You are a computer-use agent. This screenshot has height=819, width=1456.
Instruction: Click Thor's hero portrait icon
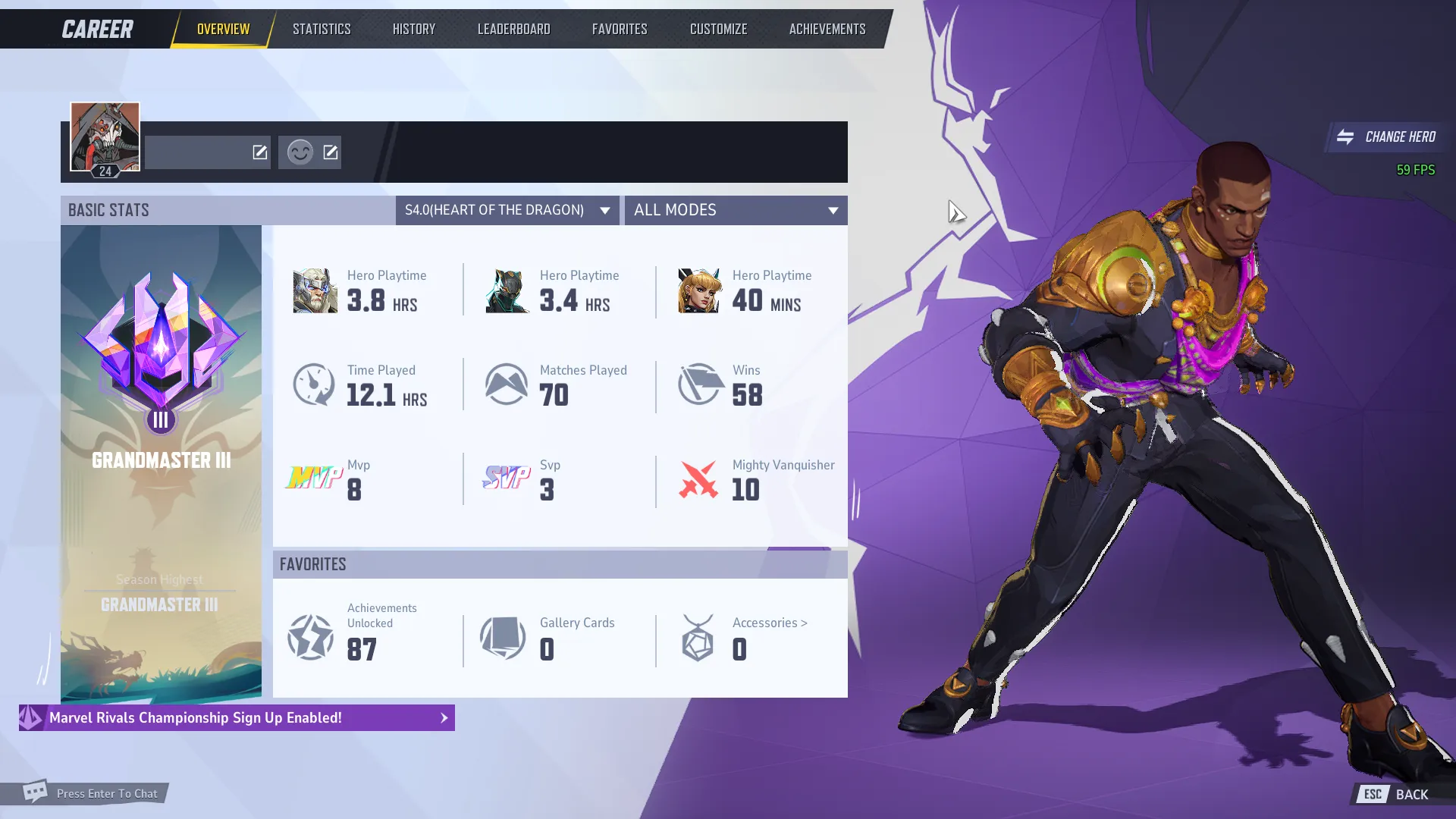tap(315, 290)
